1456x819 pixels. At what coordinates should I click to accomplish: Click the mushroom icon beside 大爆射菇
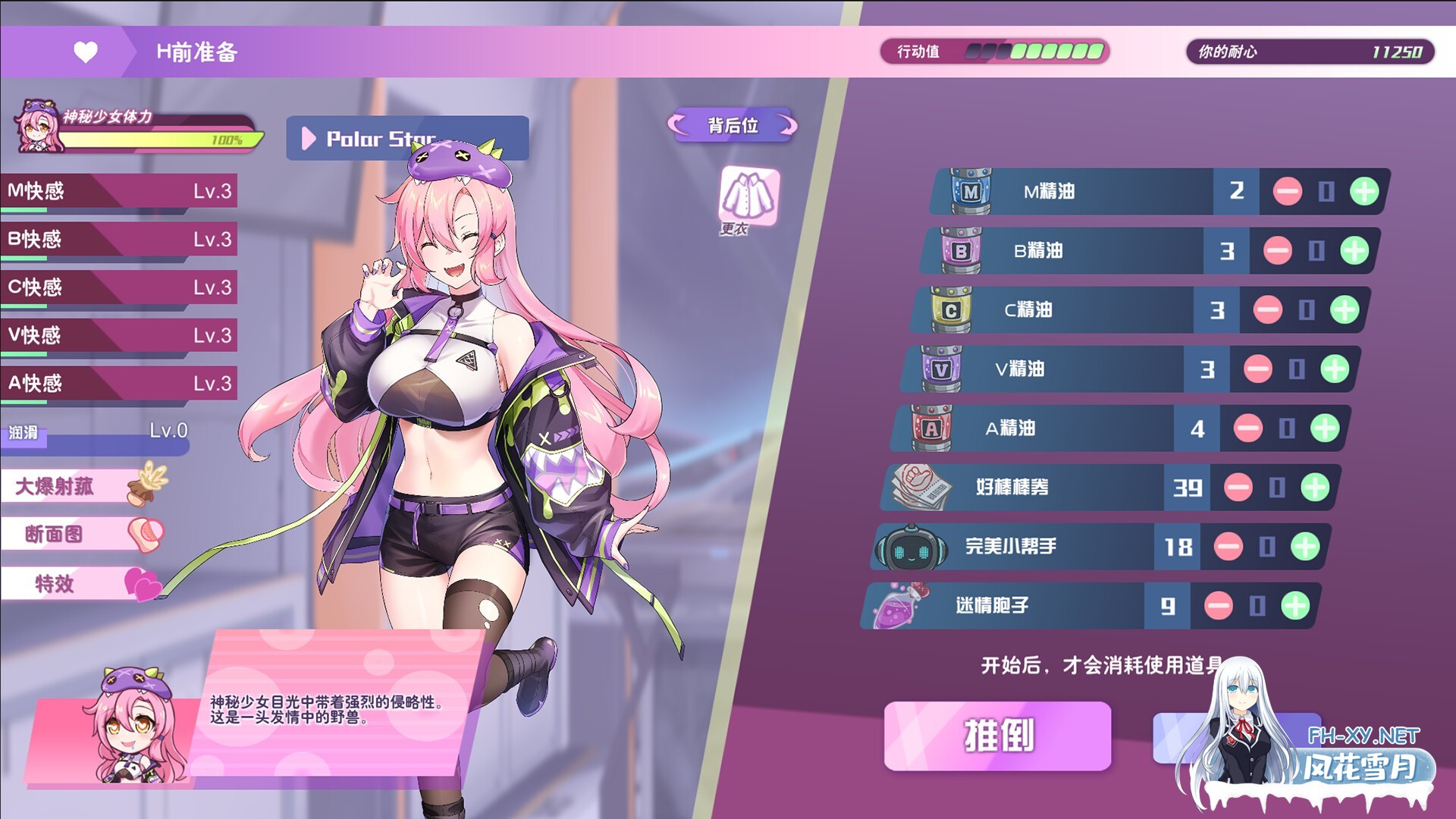pos(146,485)
